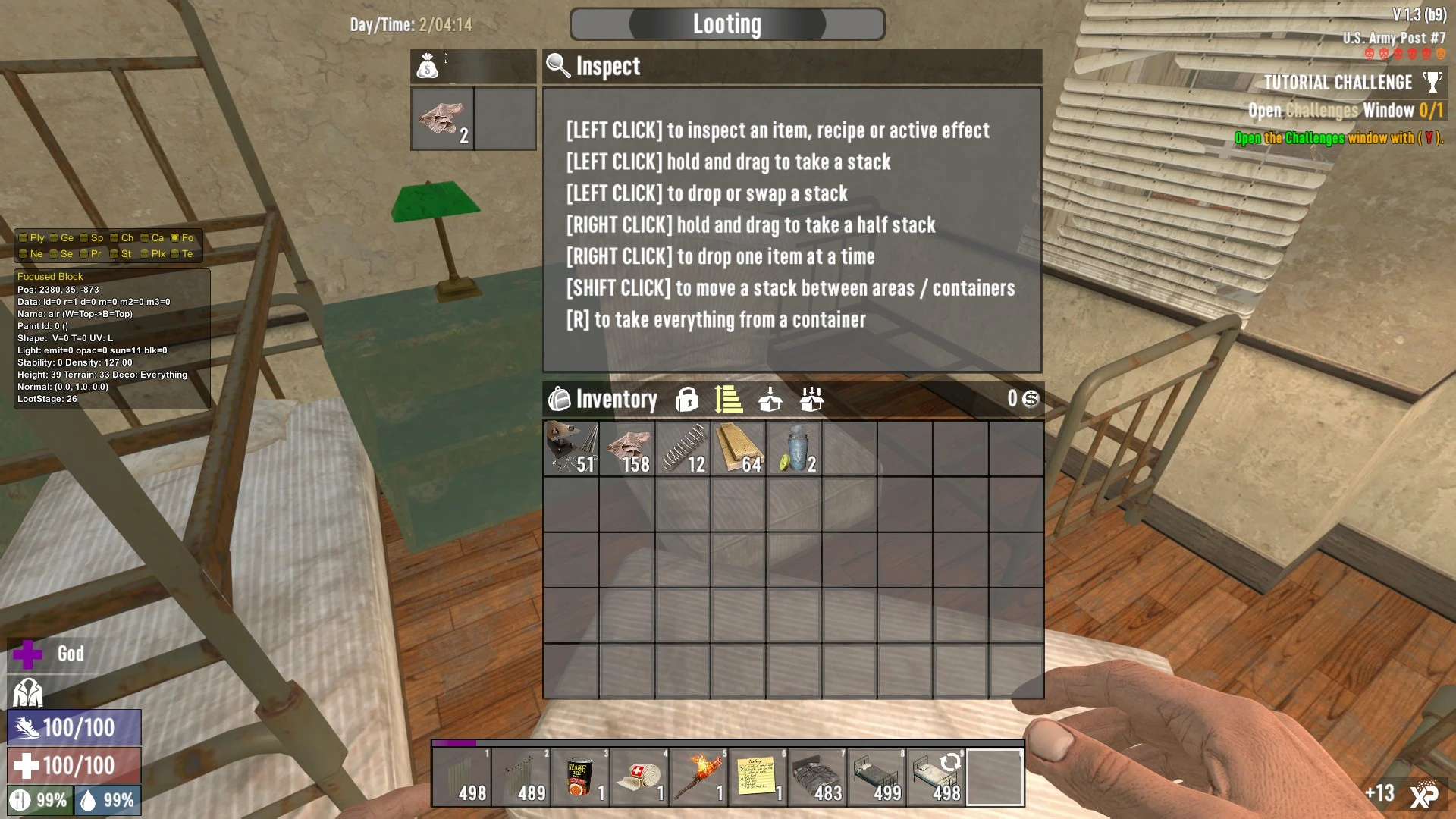Screen dimensions: 1456x819
Task: Sort inventory with the yellow sort icon
Action: click(728, 399)
